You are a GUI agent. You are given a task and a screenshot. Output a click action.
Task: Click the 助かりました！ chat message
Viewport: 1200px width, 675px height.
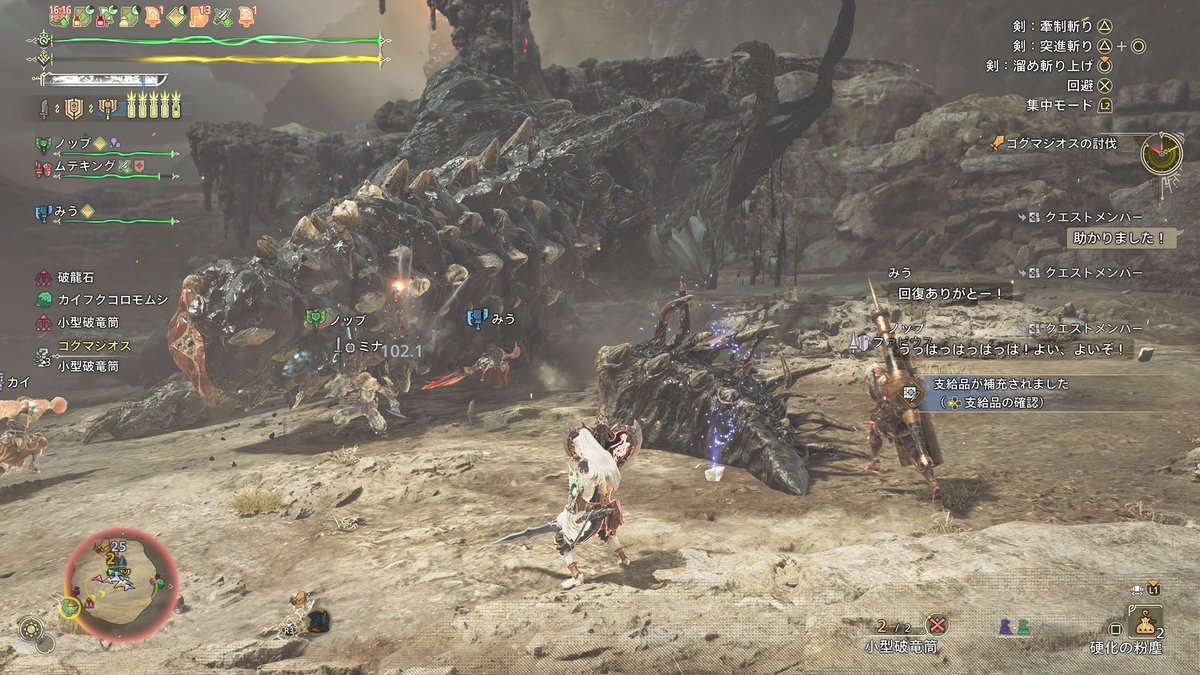click(1118, 238)
